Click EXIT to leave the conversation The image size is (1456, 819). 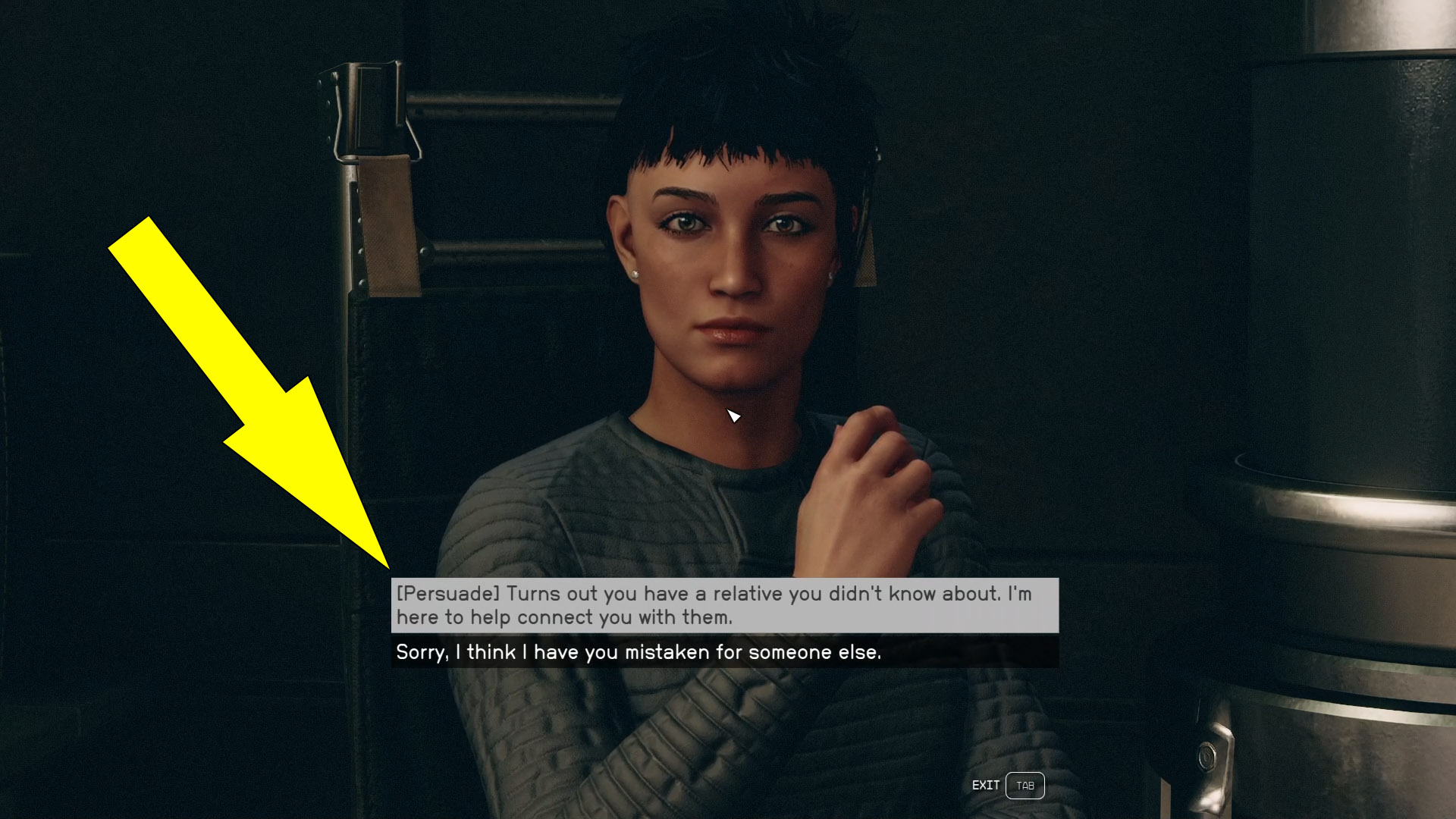(x=987, y=785)
